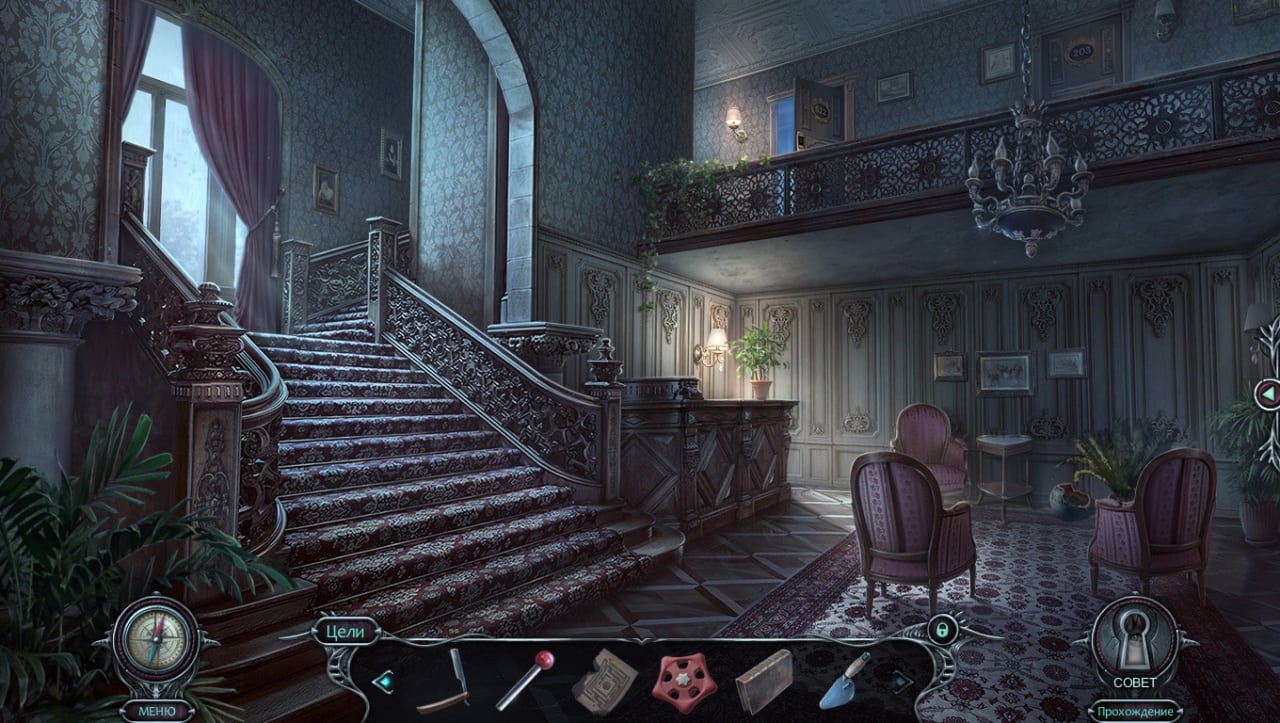
Task: Click the inventory left scroll arrow
Action: (x=382, y=681)
